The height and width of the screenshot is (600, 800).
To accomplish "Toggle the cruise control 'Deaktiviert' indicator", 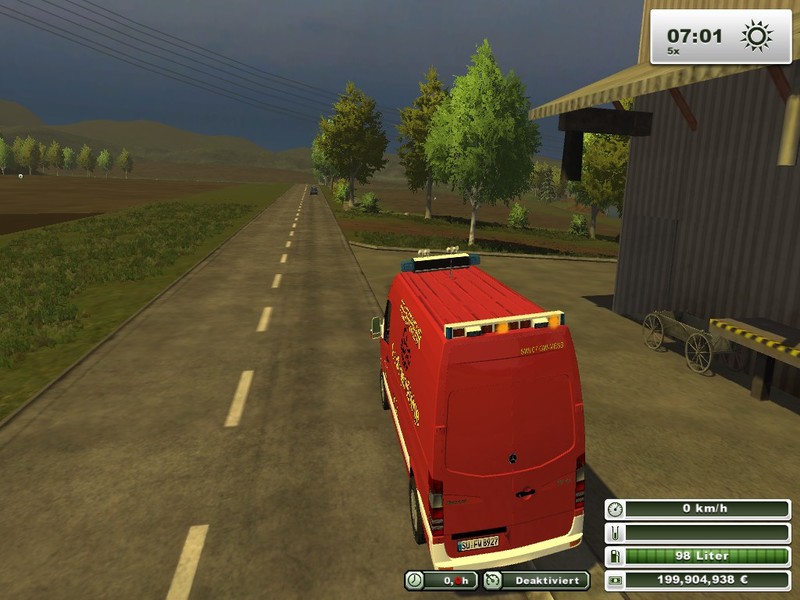I will [x=536, y=580].
